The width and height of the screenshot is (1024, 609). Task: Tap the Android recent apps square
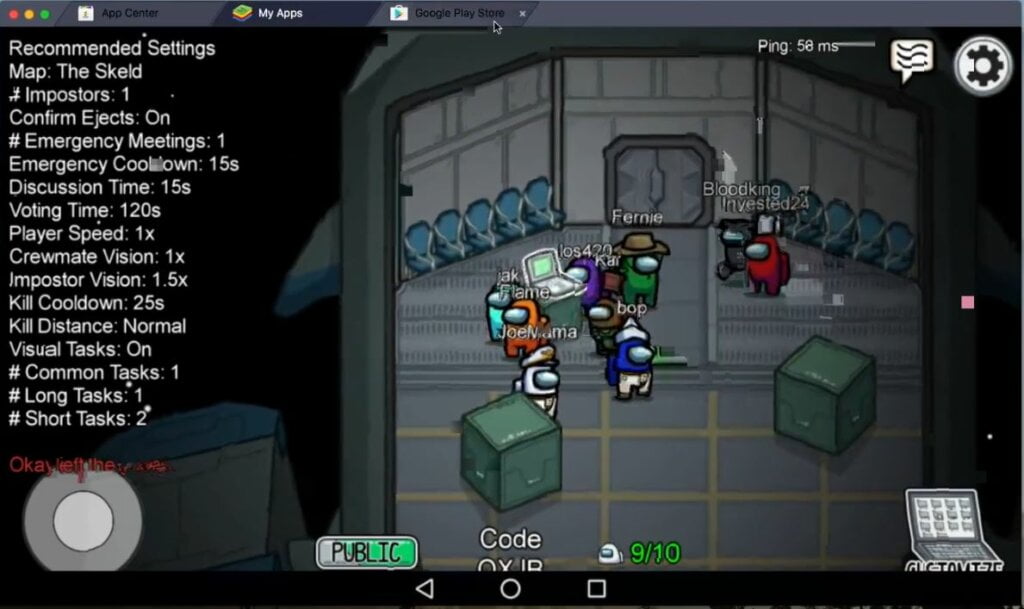[x=597, y=589]
